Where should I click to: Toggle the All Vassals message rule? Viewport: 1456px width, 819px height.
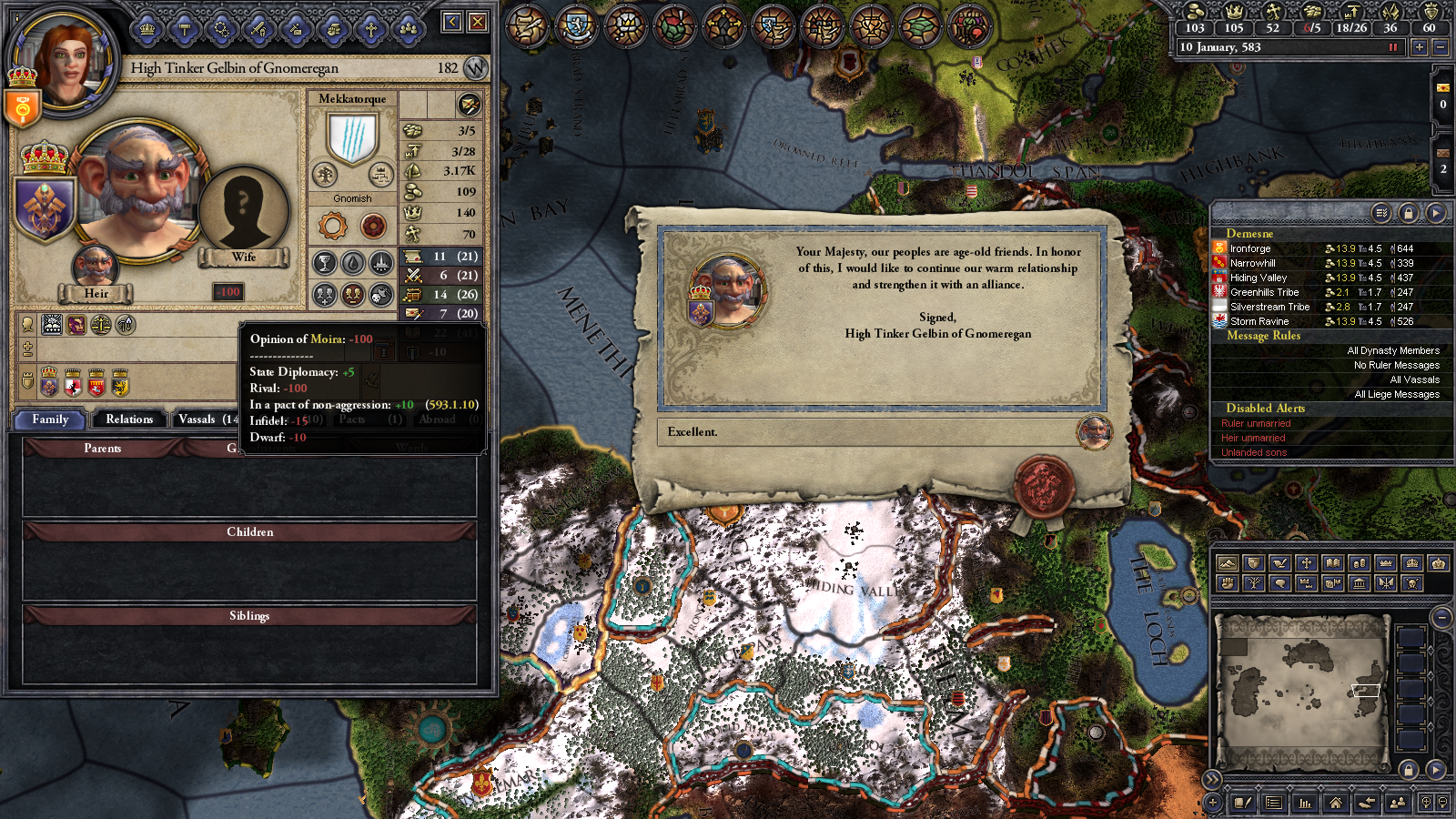1414,379
